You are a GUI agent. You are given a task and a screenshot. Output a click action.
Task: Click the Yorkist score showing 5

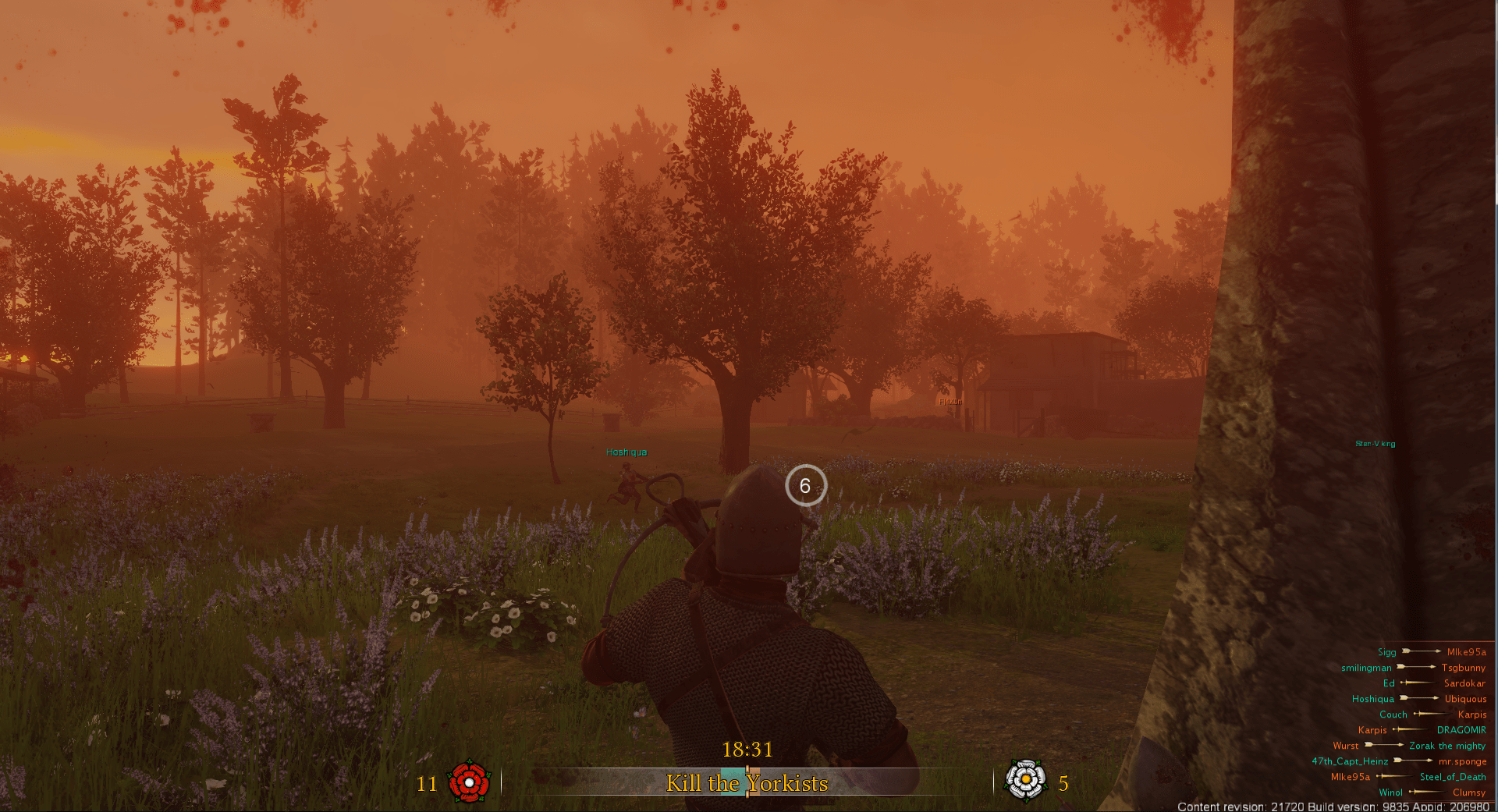(1062, 784)
